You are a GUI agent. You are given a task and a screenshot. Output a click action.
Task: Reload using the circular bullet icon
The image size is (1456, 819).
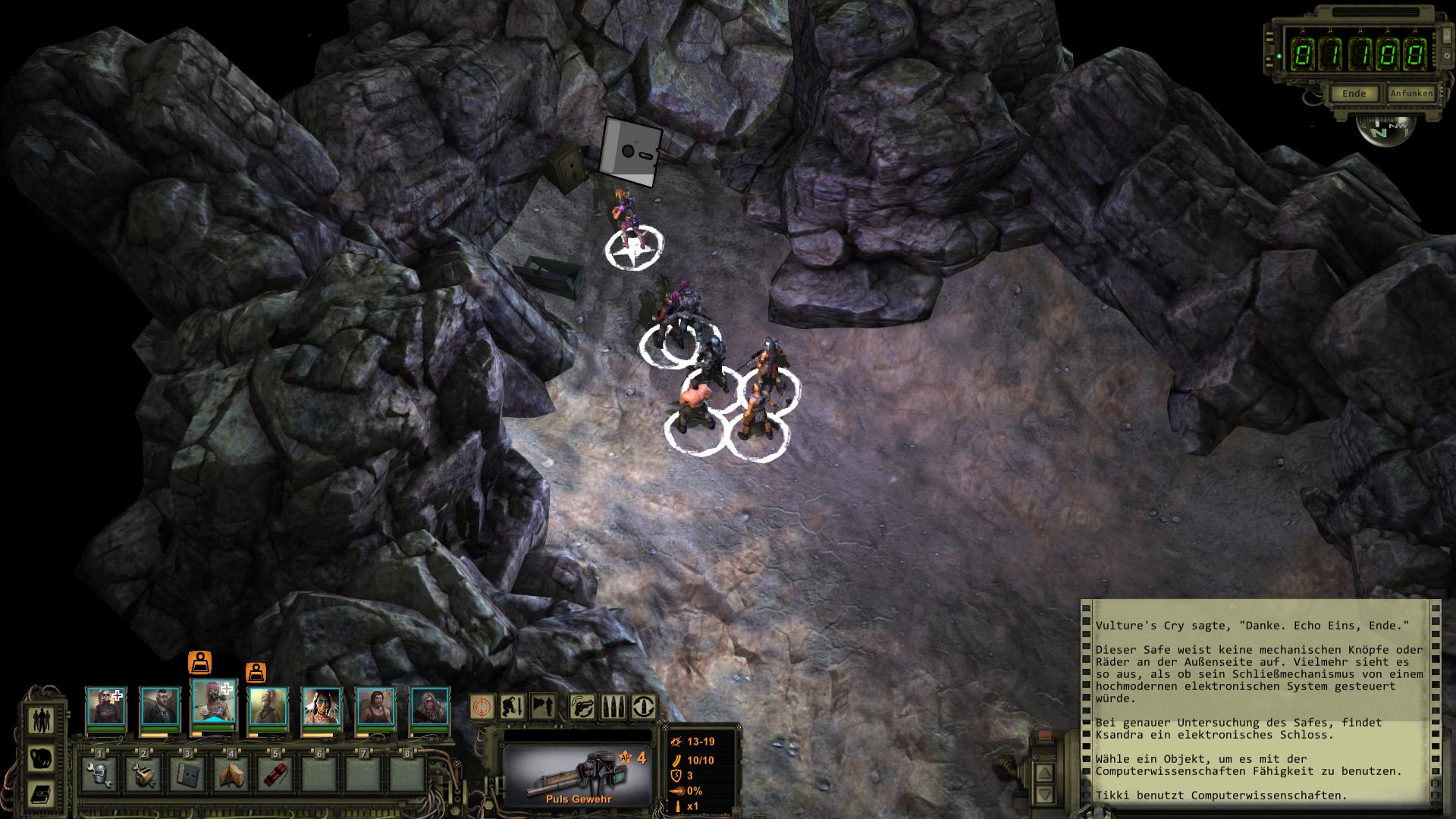coord(643,707)
